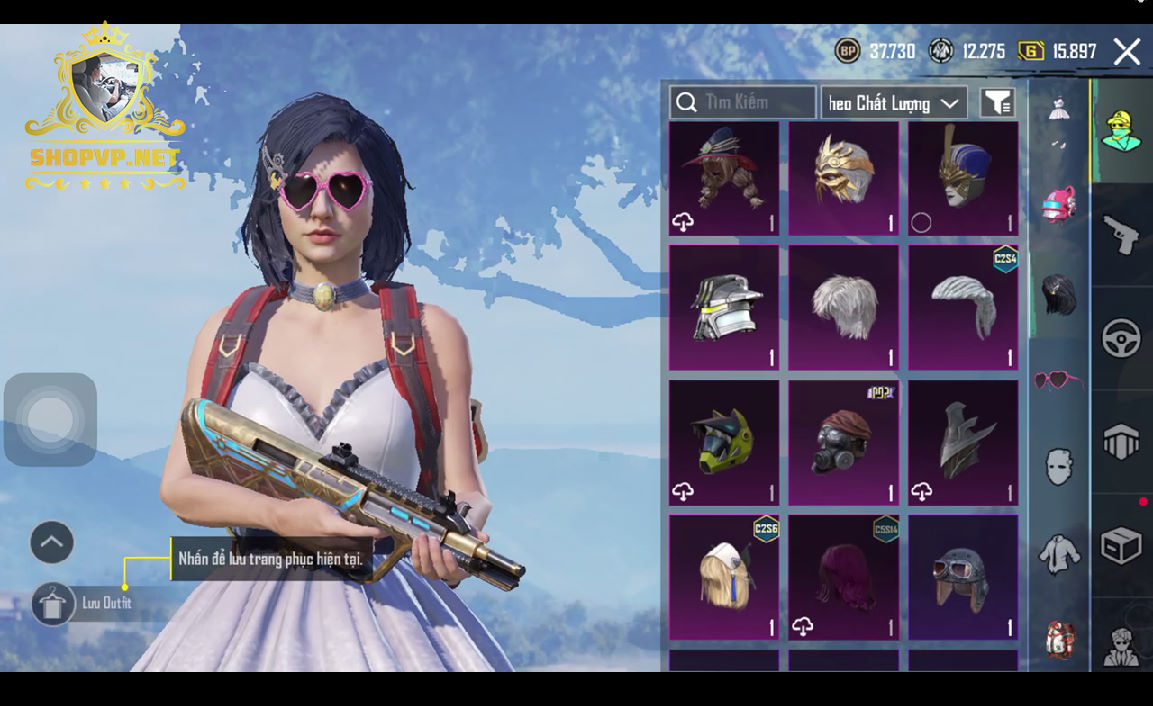Click the Tìm Kiếm search field
Image resolution: width=1153 pixels, height=706 pixels.
tap(743, 102)
